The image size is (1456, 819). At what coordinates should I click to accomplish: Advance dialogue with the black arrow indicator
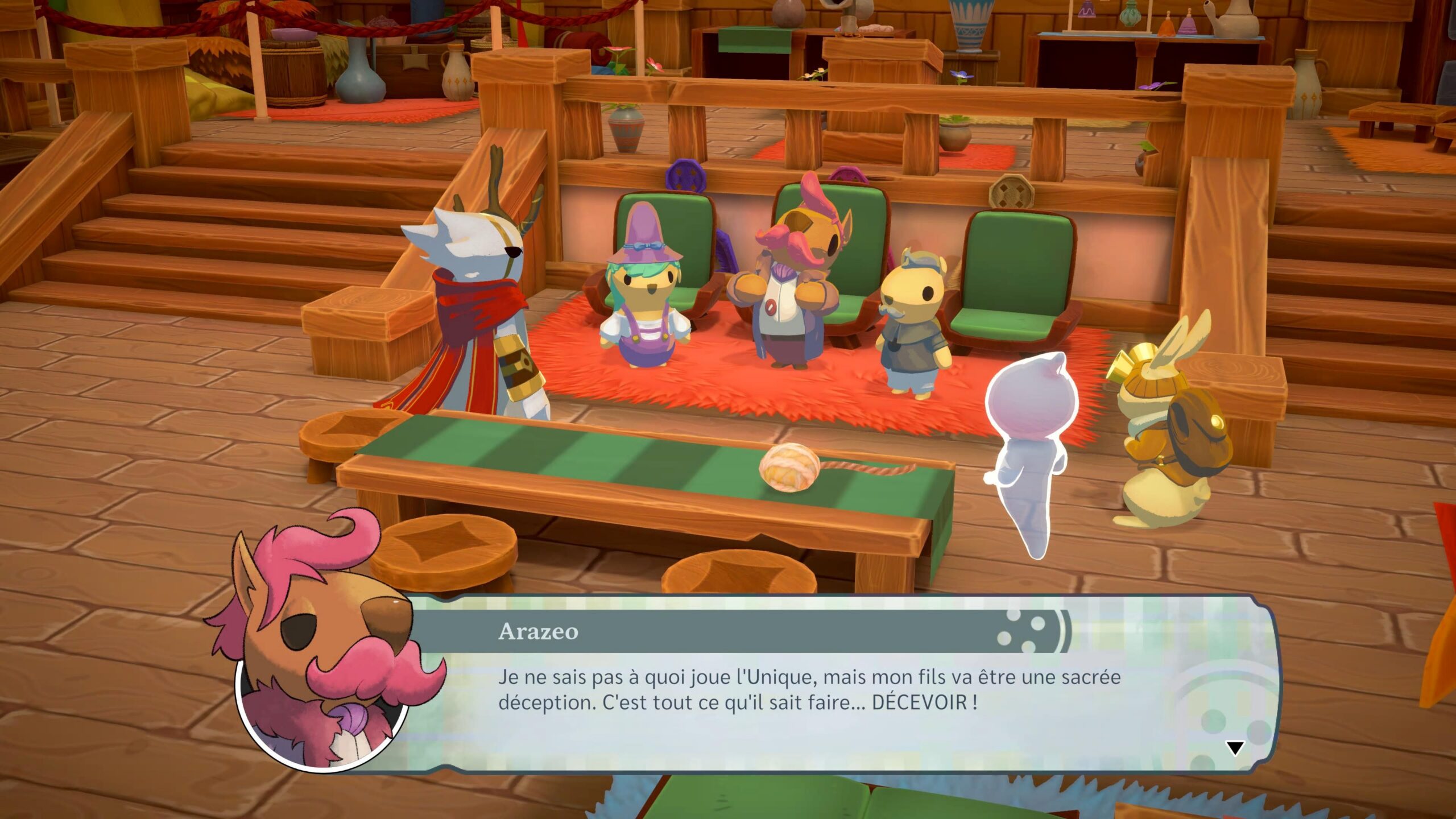(x=1234, y=748)
